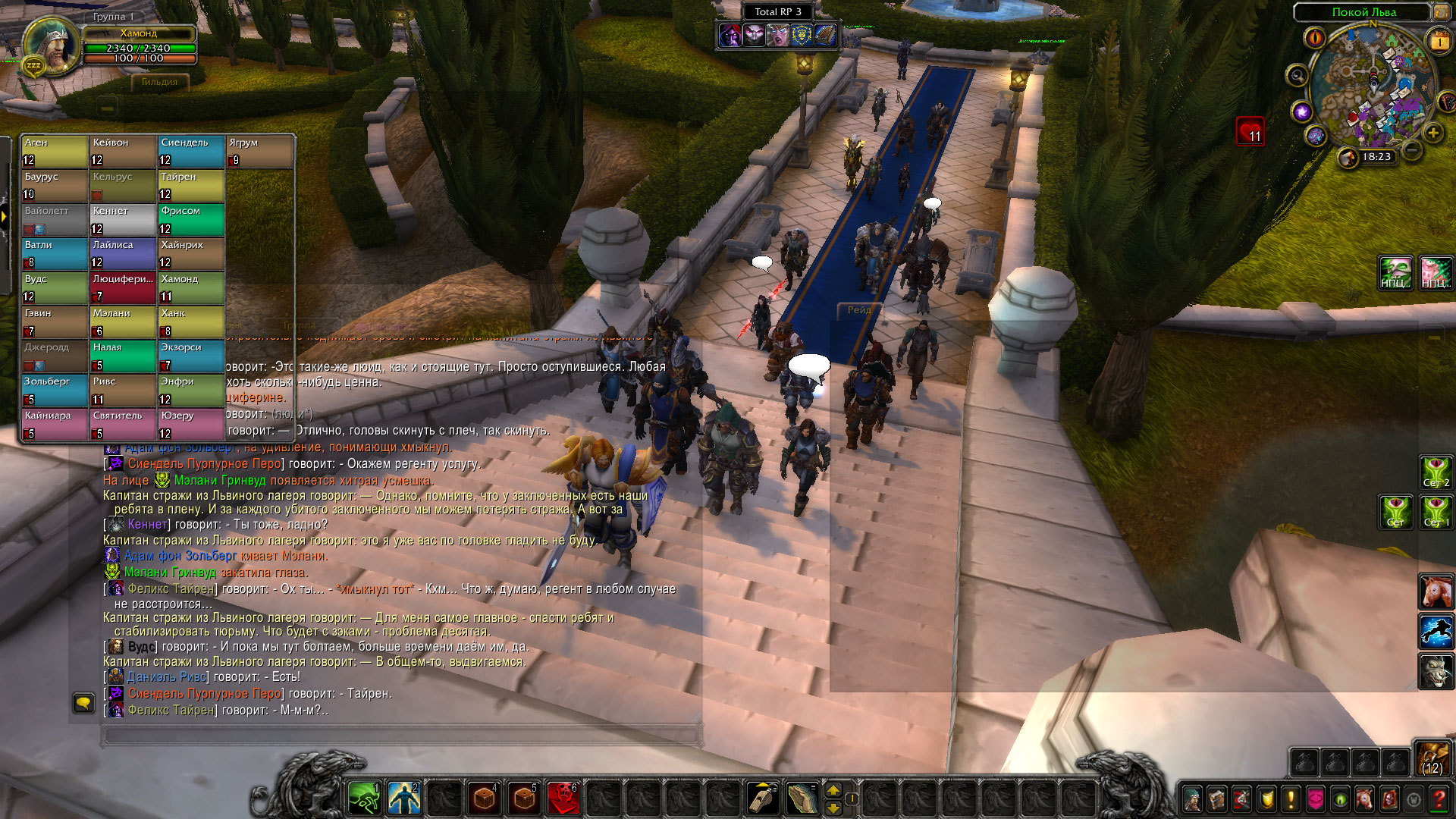Click the chat bubble button beside chat
1456x819 pixels.
[83, 703]
